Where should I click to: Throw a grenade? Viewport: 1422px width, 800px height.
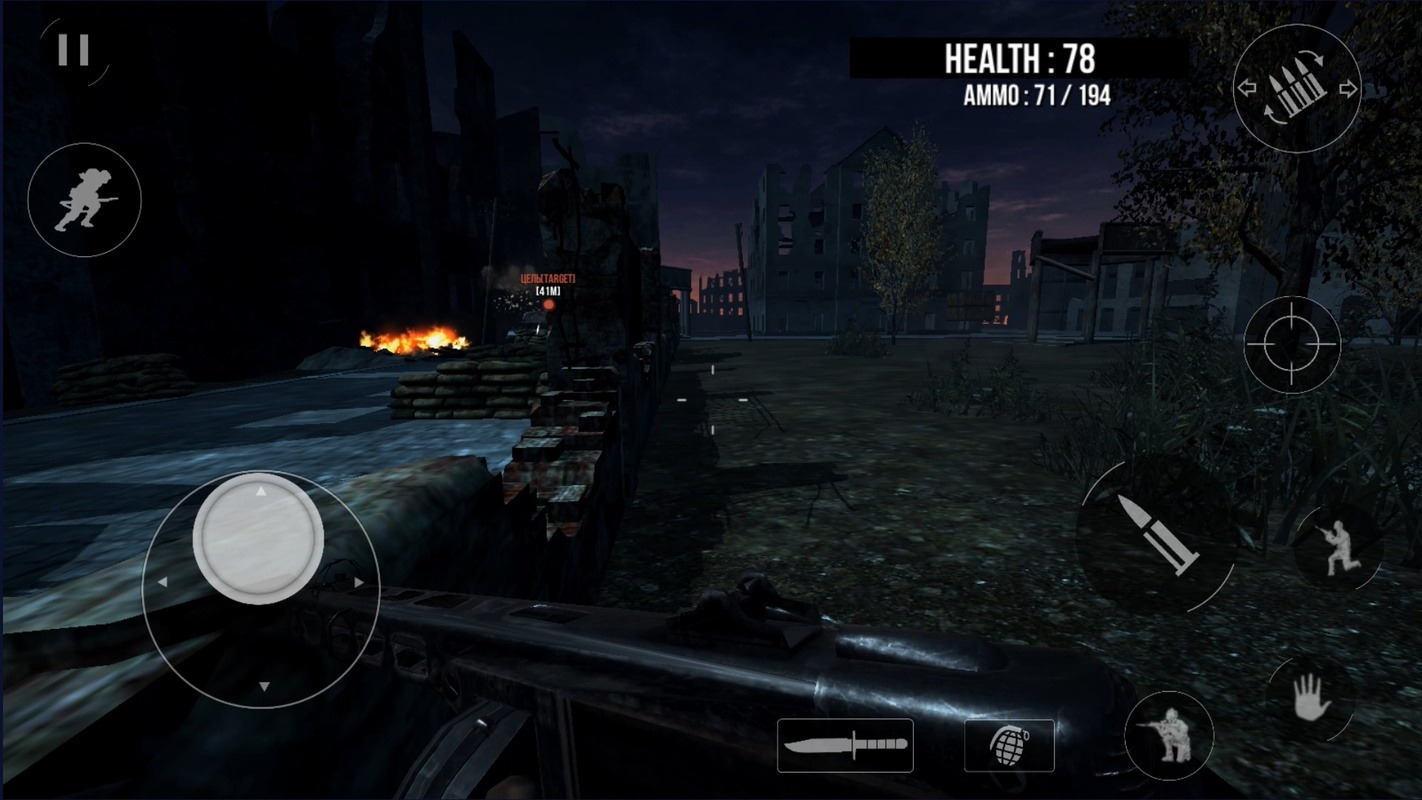click(1009, 745)
